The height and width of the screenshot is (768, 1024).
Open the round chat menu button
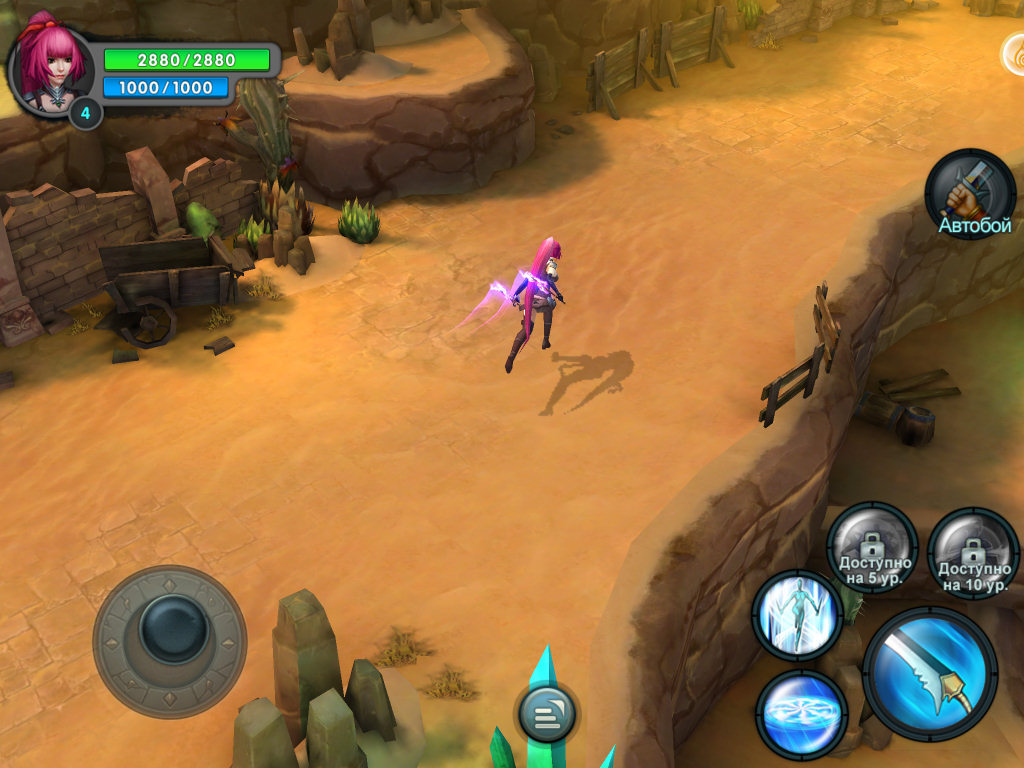[546, 714]
